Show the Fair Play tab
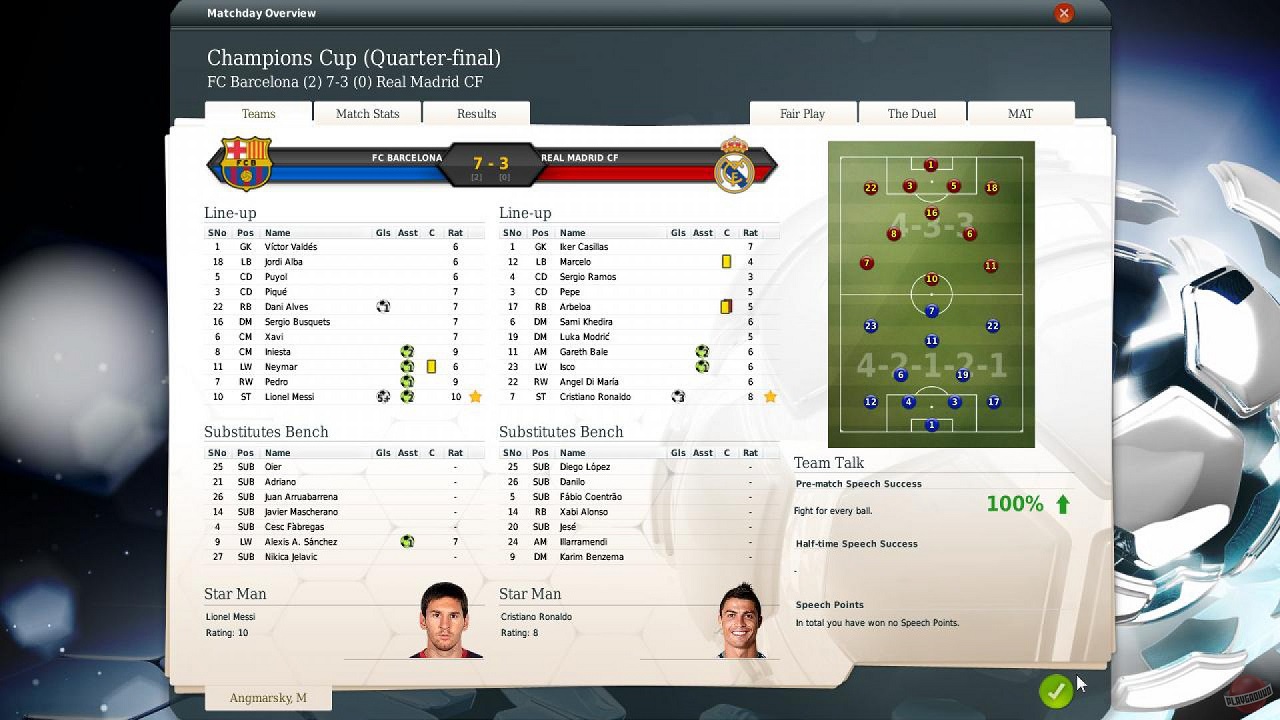 pos(802,114)
